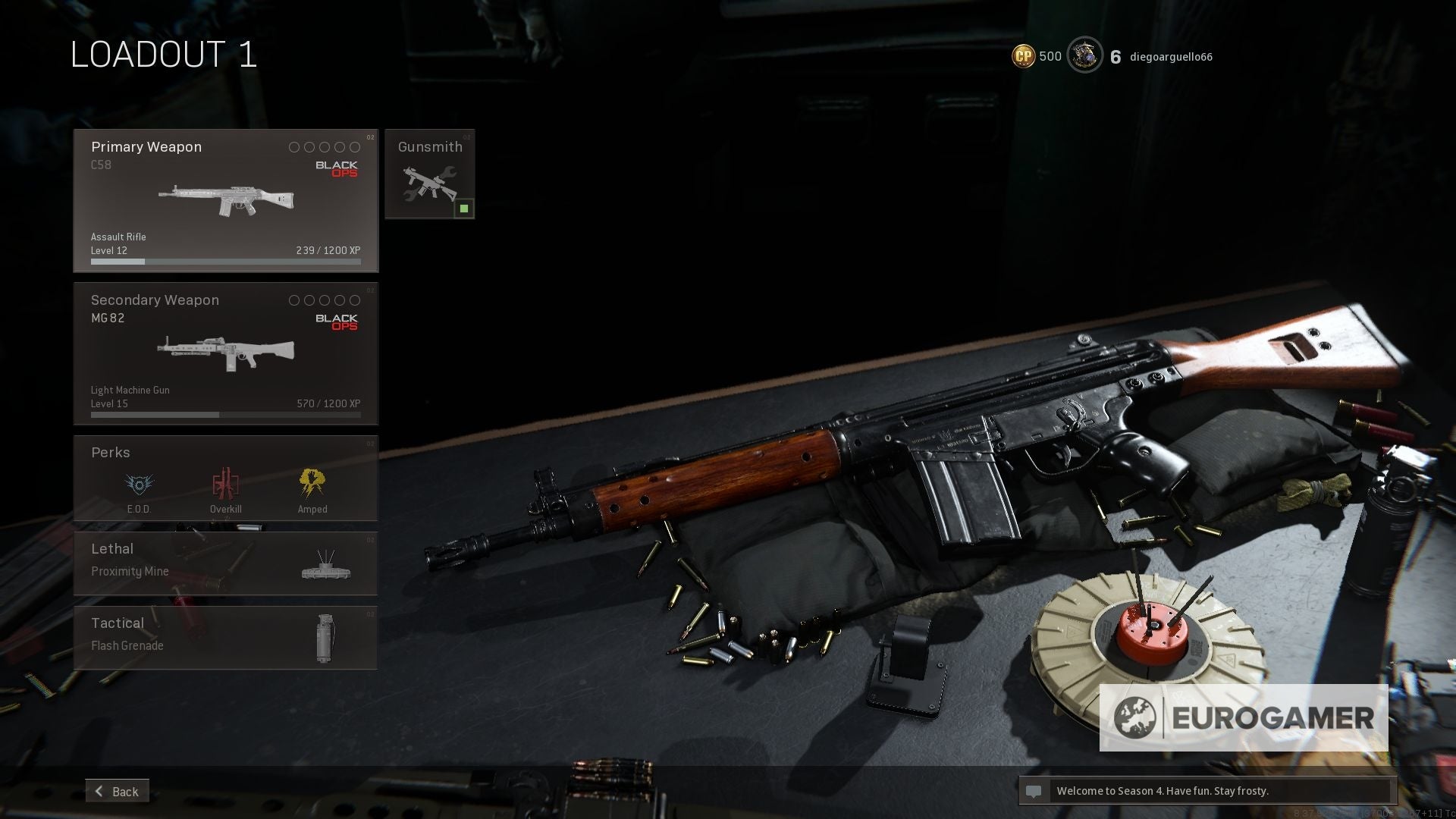Click the COD Points 500 balance icon
1456x819 pixels.
point(1024,56)
